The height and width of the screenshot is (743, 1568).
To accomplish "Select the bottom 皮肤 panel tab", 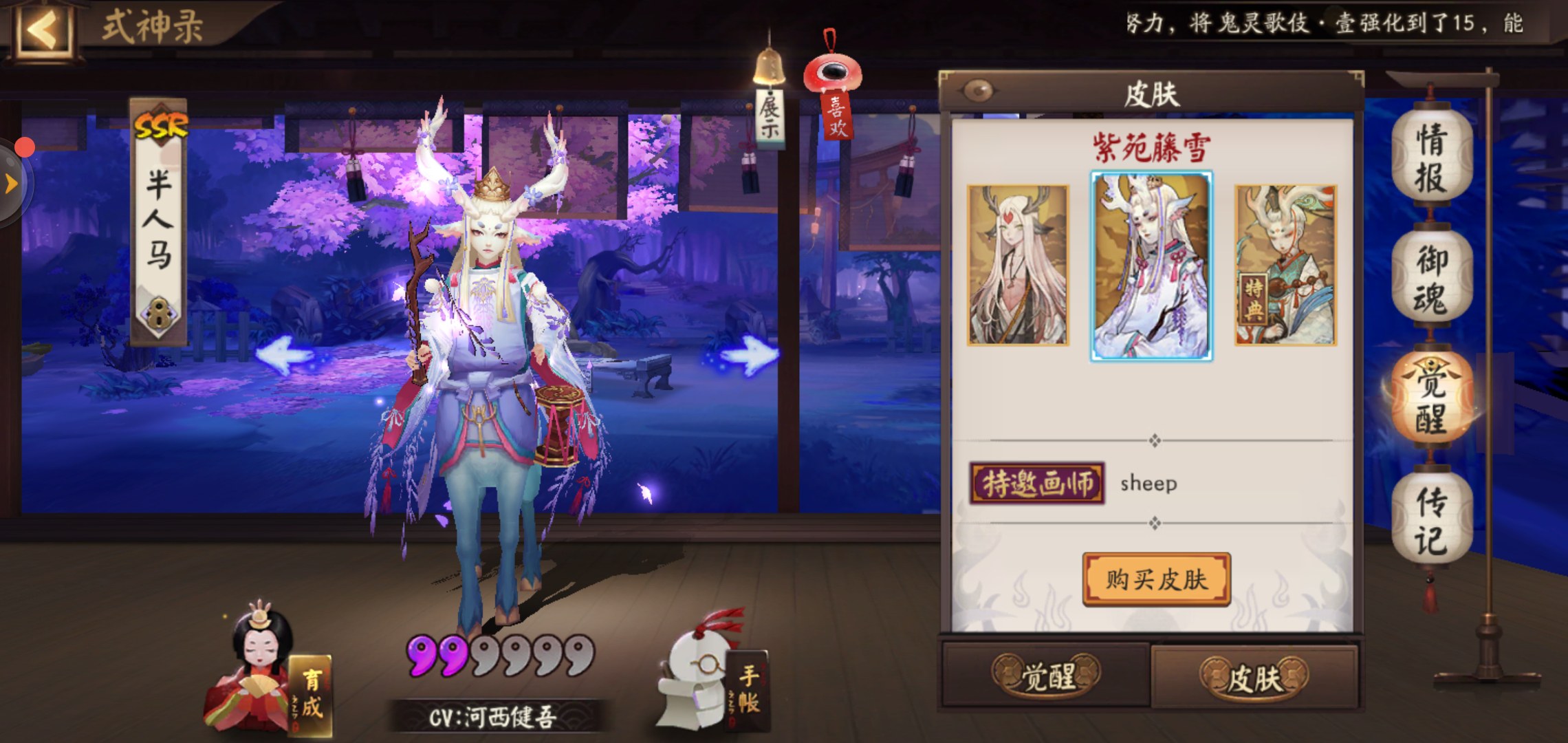I will pos(1254,678).
